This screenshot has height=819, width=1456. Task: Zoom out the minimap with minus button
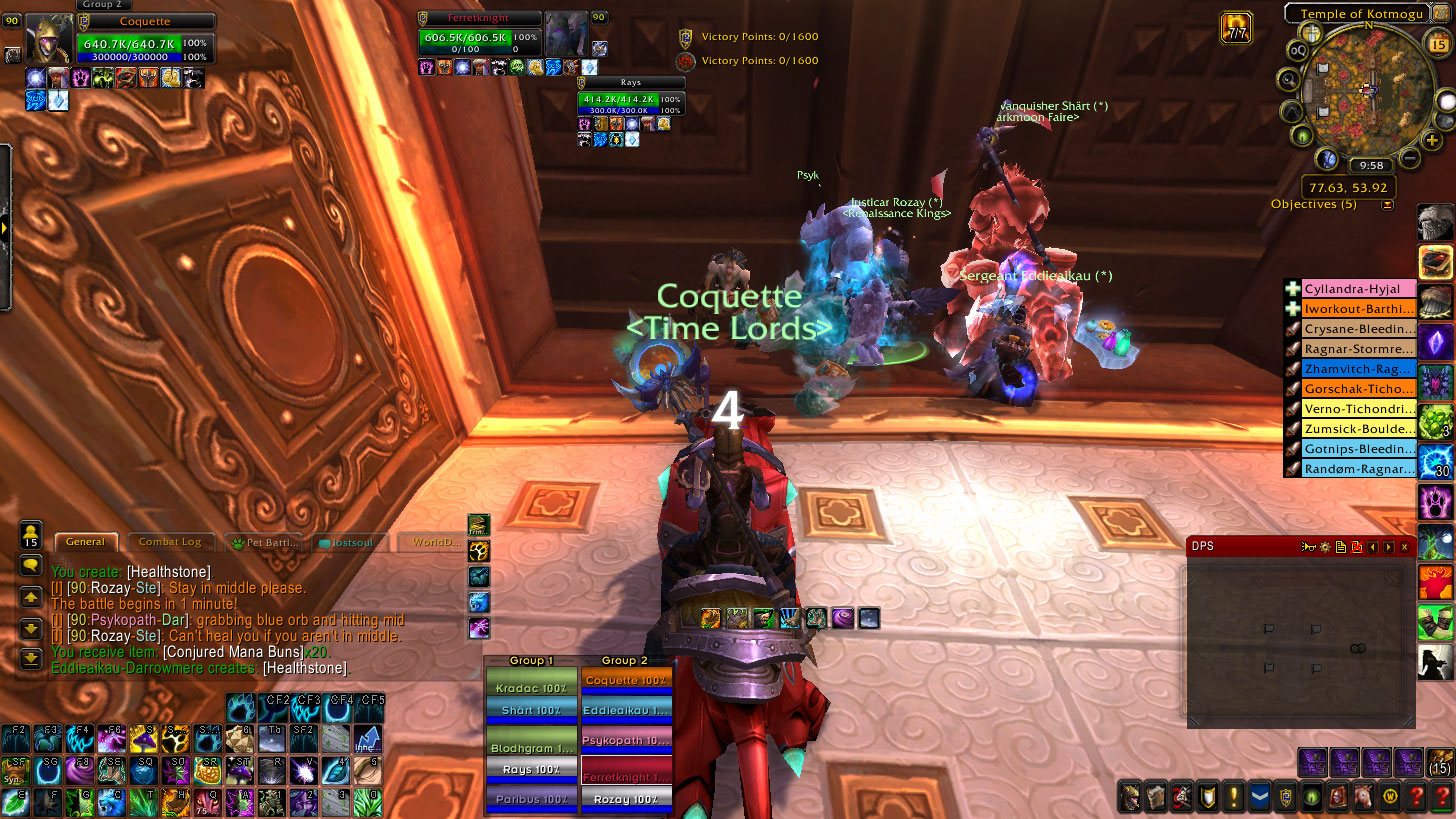[1410, 158]
